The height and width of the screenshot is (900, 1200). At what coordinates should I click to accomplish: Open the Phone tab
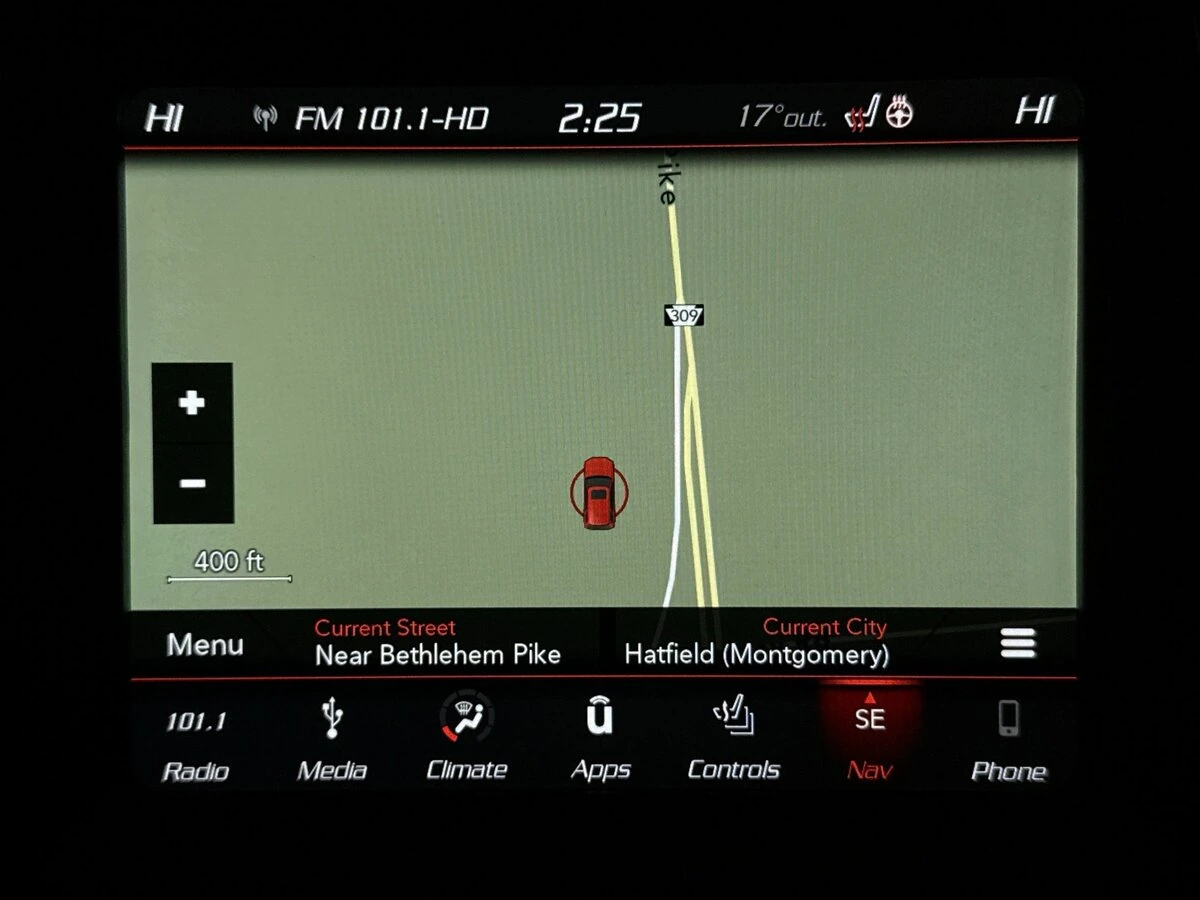[1008, 743]
